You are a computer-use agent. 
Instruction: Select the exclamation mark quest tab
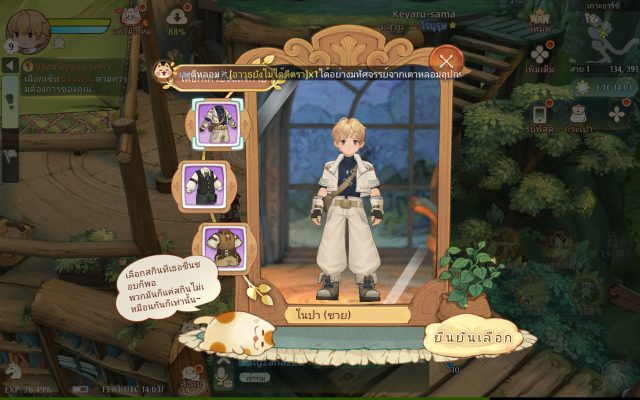click(x=10, y=102)
